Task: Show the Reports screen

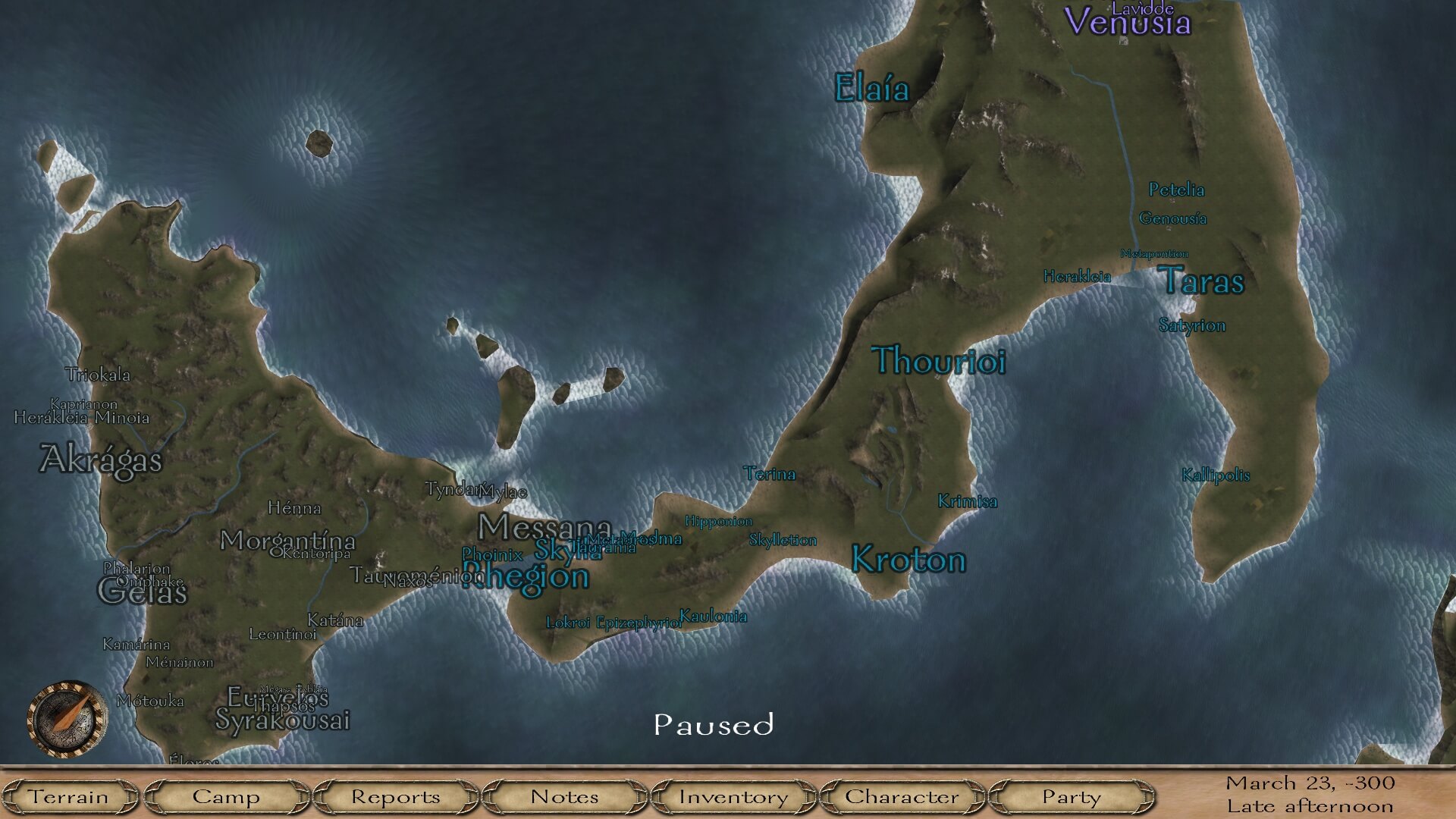Action: (x=395, y=797)
